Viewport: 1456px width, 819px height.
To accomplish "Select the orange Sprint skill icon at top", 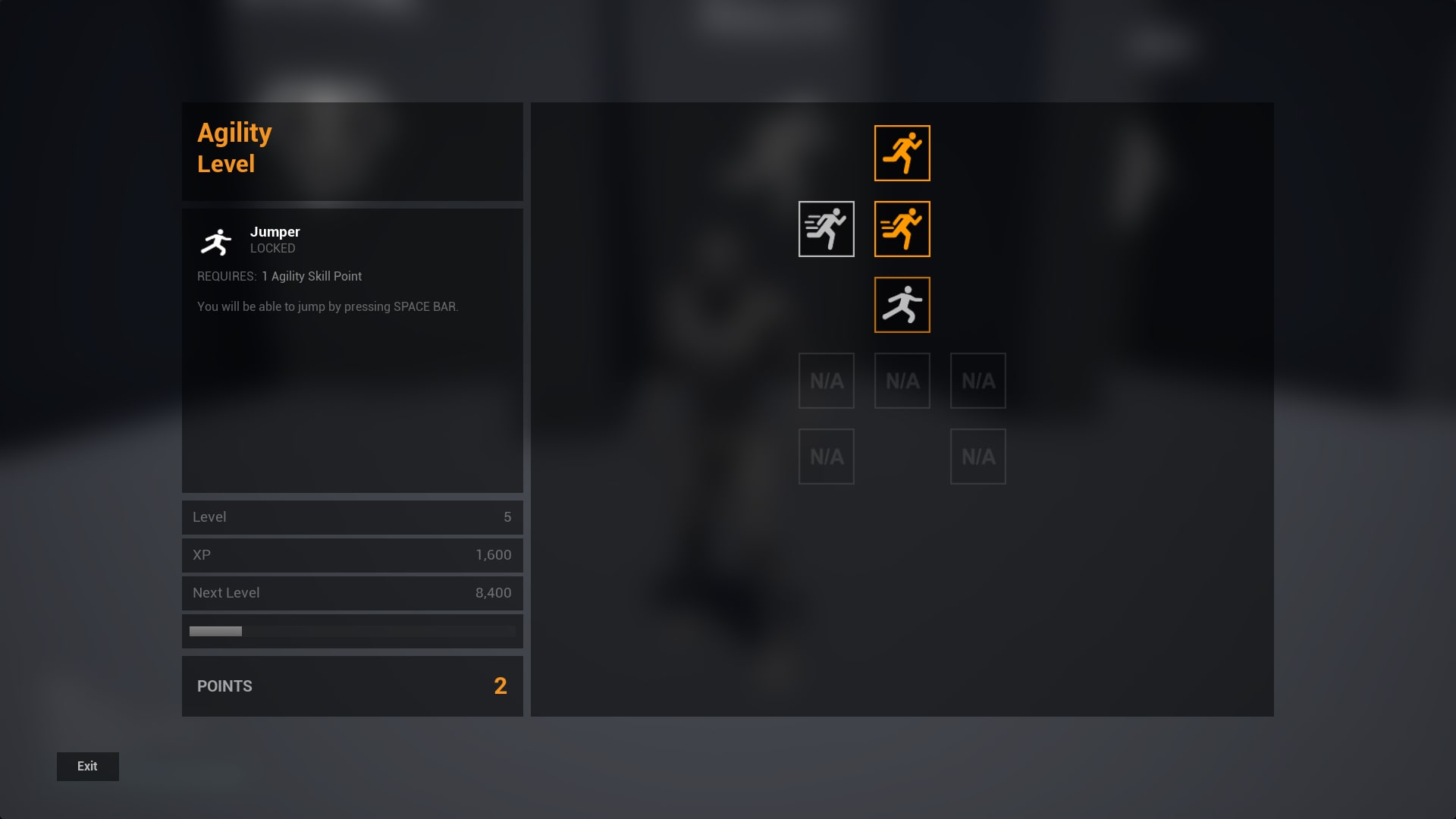I will point(902,152).
